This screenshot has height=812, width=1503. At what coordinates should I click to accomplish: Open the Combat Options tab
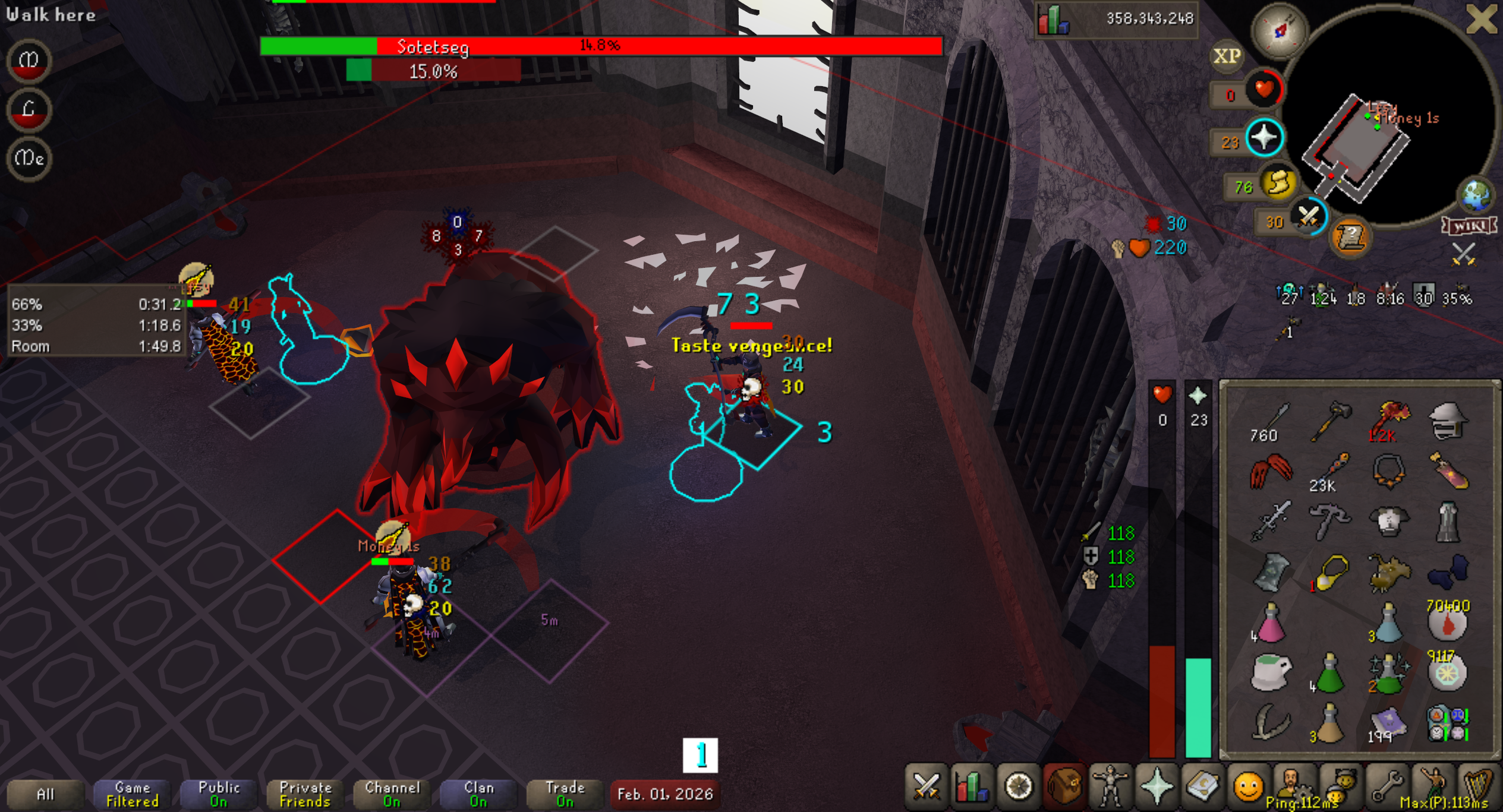click(926, 786)
